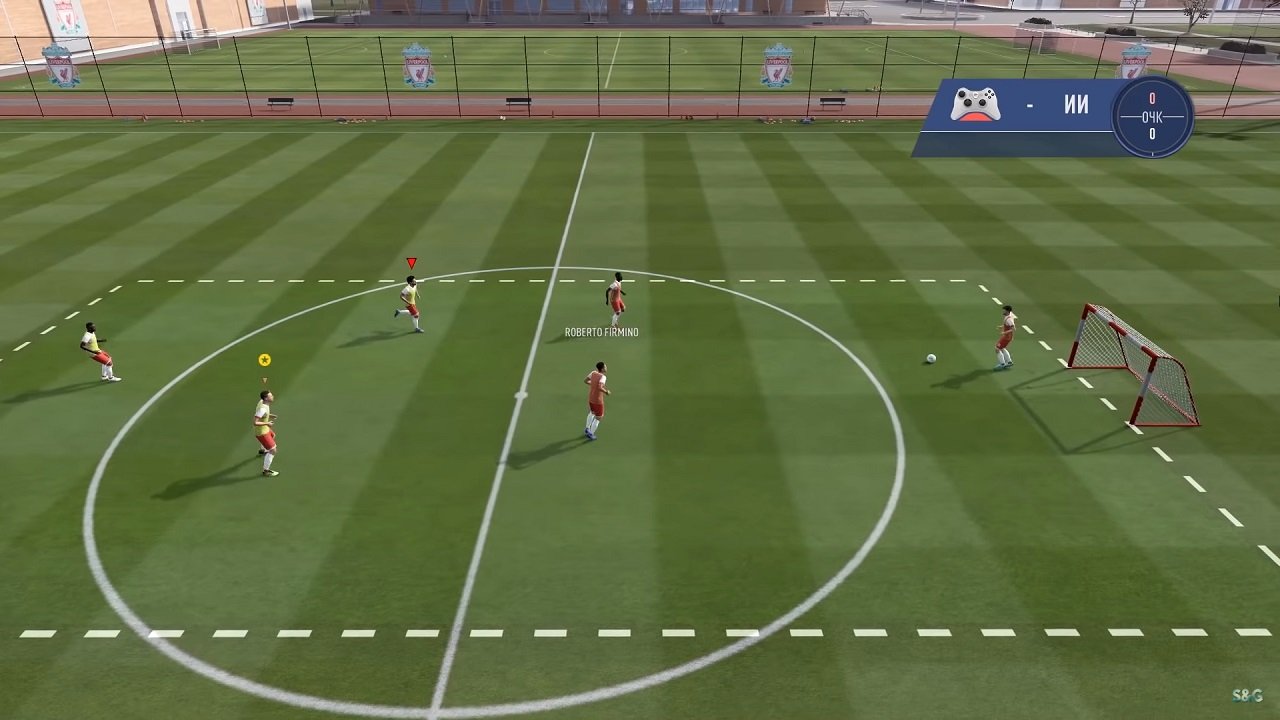The image size is (1280, 720).
Task: Click the gamepad controller icon on the scoreboard
Action: pyautogui.click(x=976, y=104)
